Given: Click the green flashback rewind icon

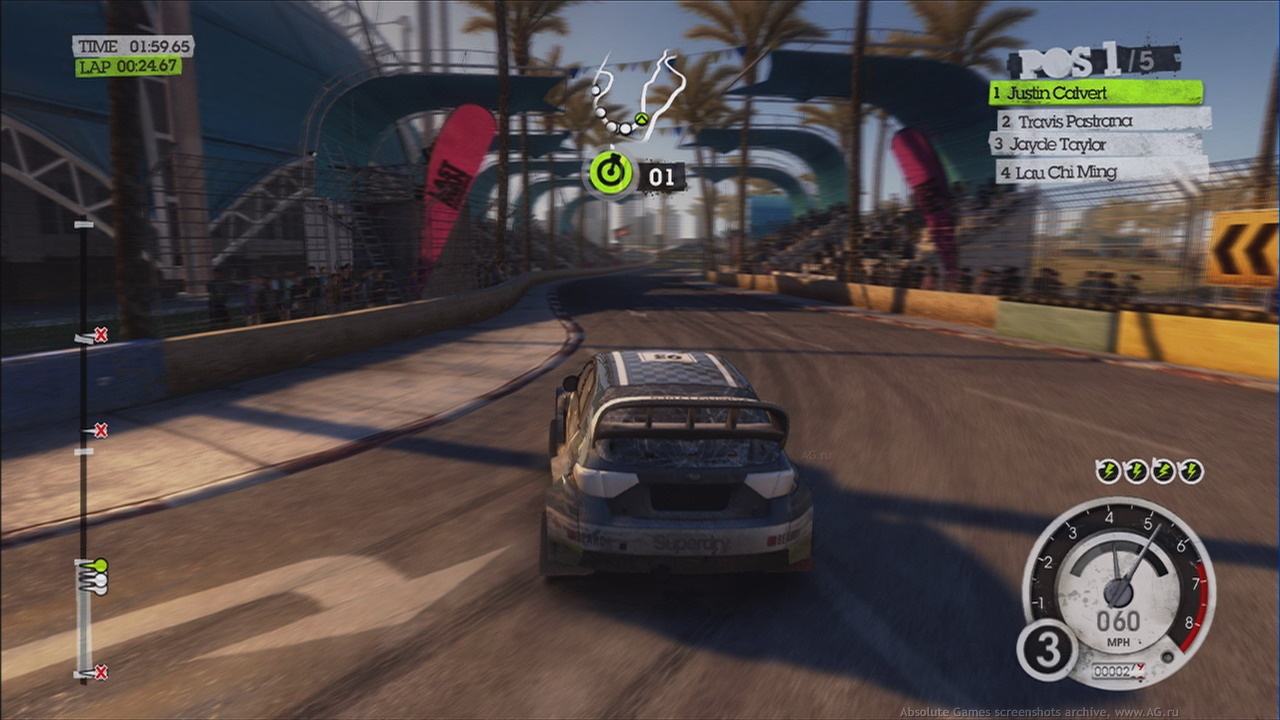Looking at the screenshot, I should click(611, 173).
